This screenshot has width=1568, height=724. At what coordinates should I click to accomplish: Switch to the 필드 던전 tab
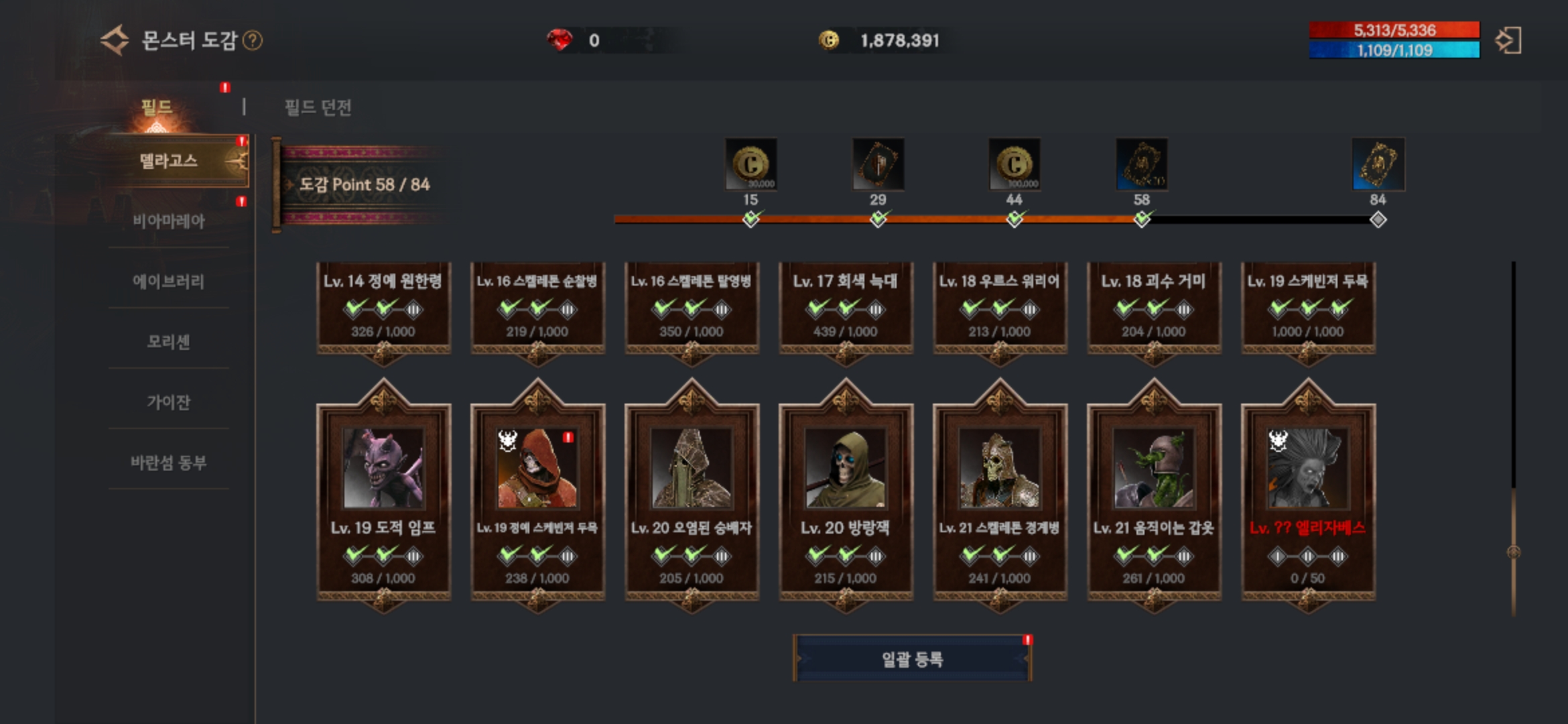[318, 107]
